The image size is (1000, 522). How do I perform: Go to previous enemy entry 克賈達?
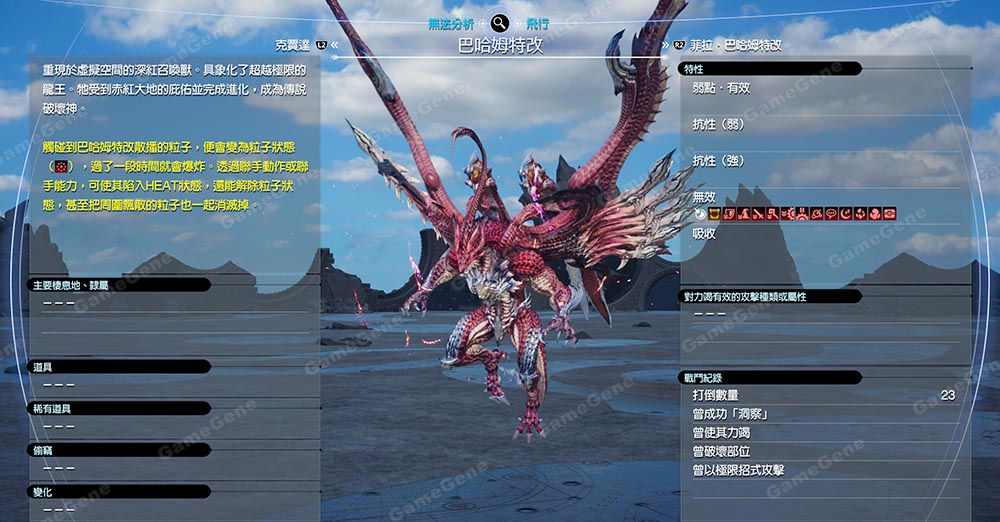coord(298,45)
